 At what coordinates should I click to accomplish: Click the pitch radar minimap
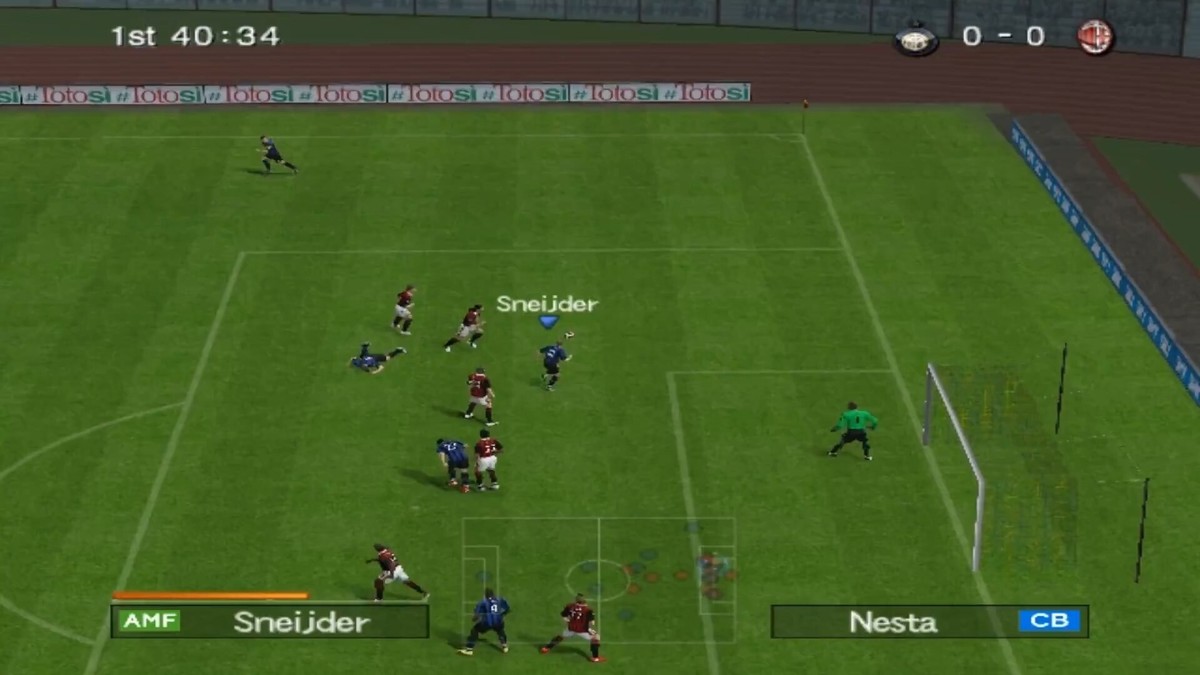[598, 579]
